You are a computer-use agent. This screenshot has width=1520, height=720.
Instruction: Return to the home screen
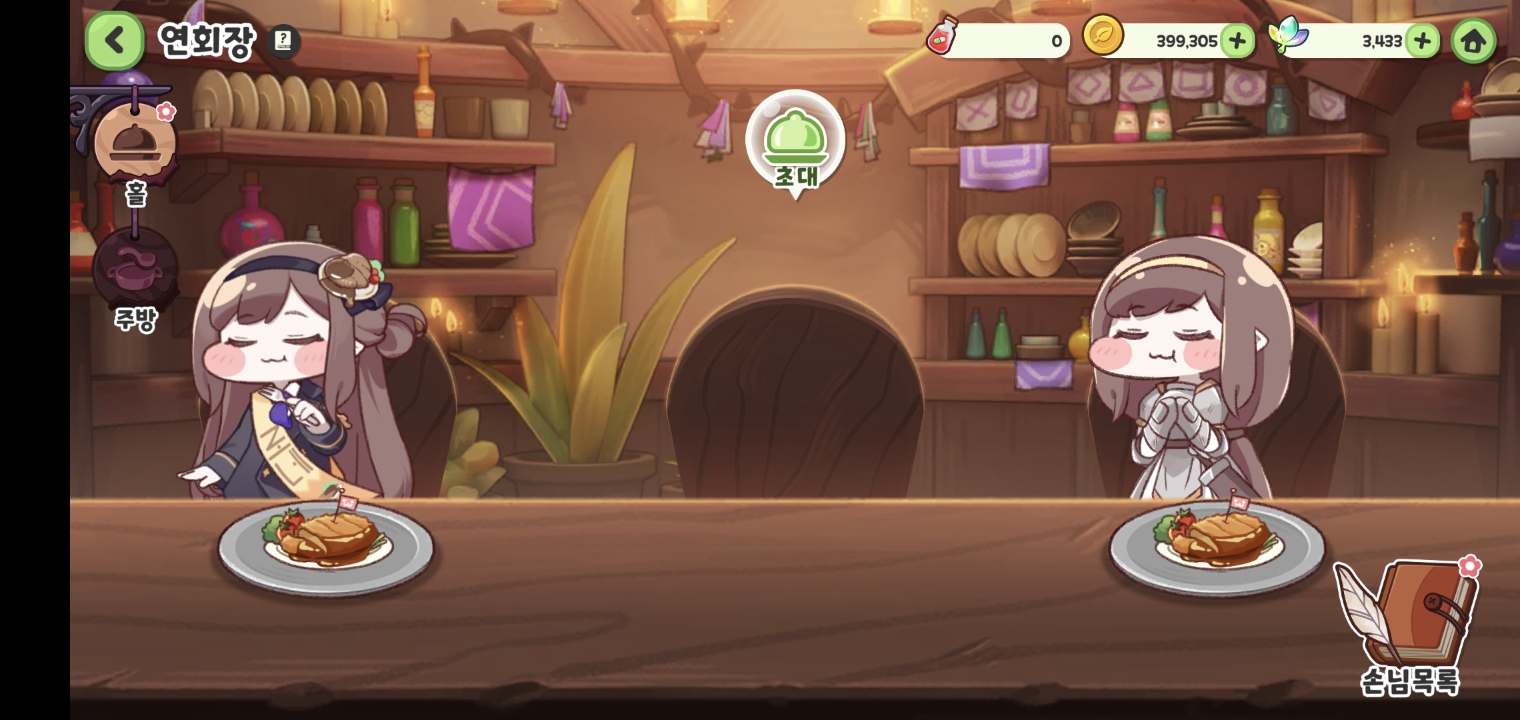coord(1473,41)
